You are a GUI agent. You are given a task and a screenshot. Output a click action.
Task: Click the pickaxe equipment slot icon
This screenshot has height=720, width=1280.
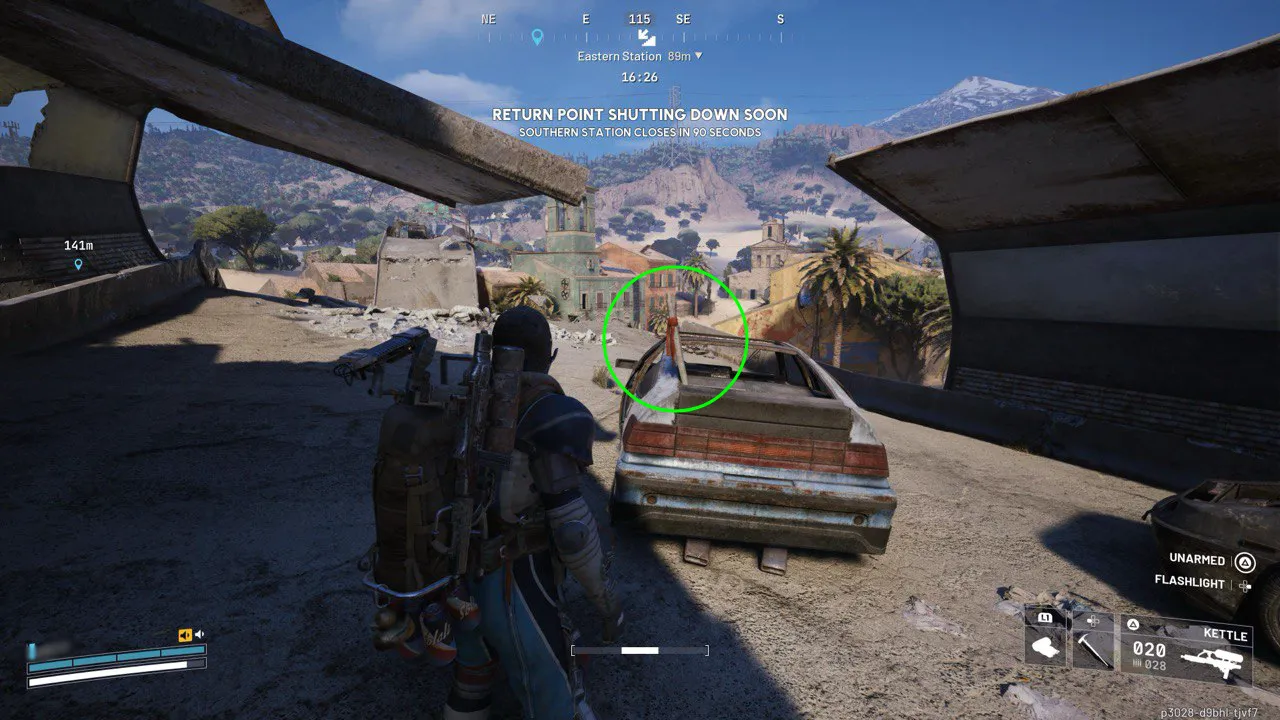click(x=1092, y=653)
